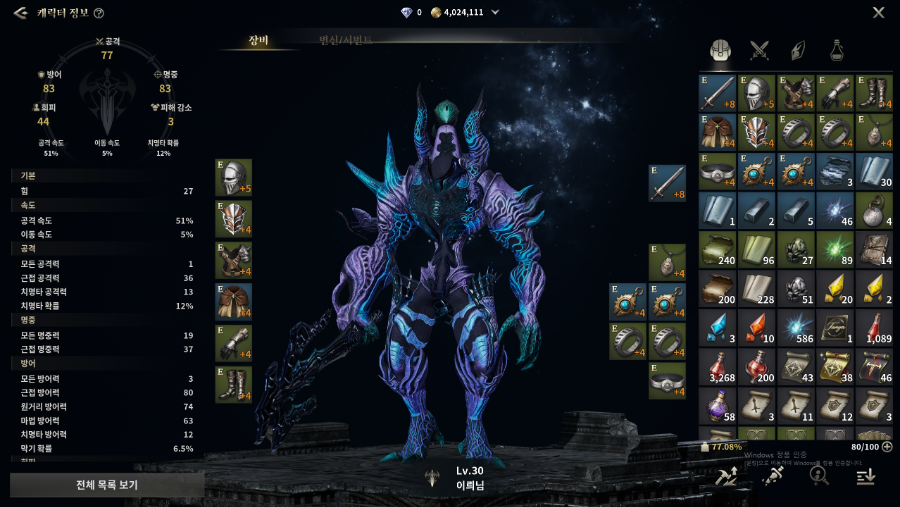Go back using the top-left arrow
Image resolution: width=900 pixels, height=507 pixels.
click(x=20, y=13)
